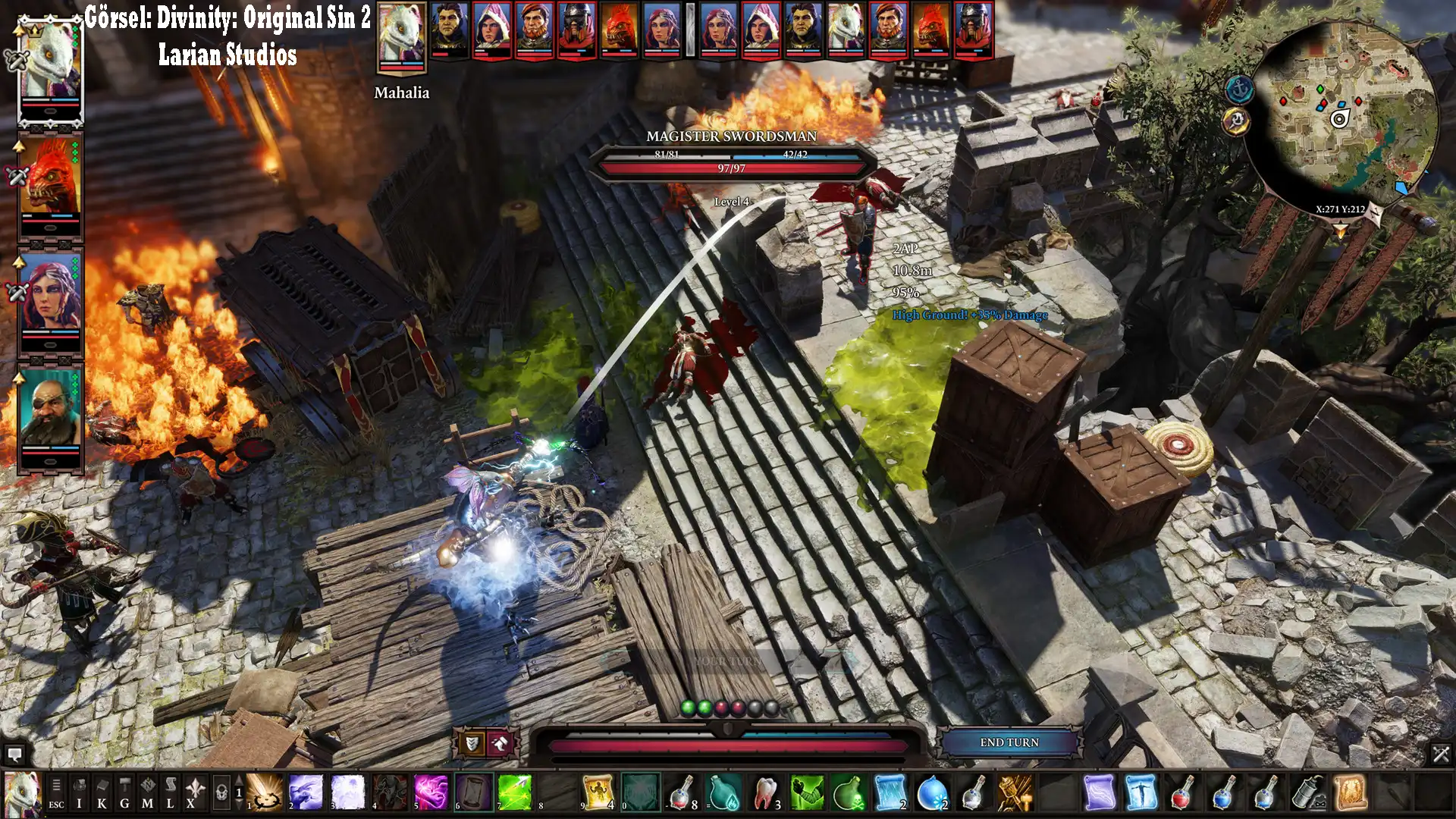Use the green ricochet arrow skill
The image size is (1456, 819).
coord(515,792)
